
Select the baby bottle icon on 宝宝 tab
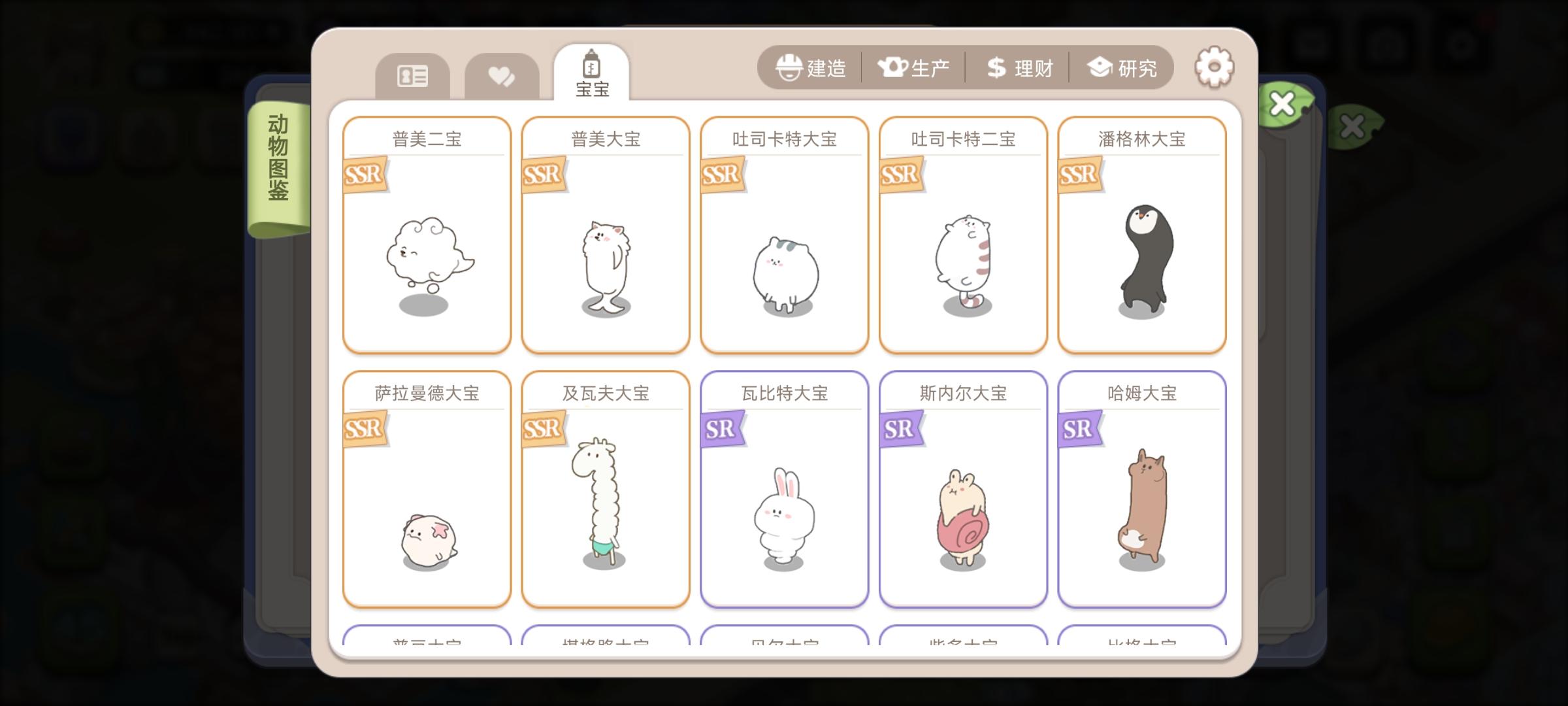point(592,65)
